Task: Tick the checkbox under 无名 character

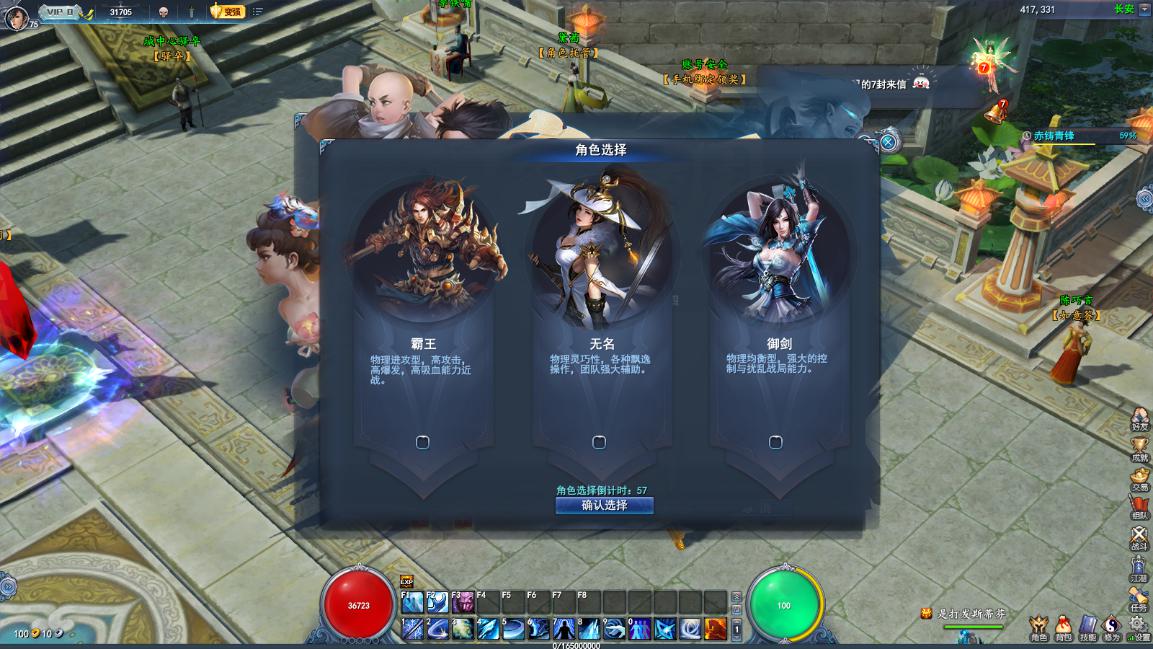Action: coord(599,442)
